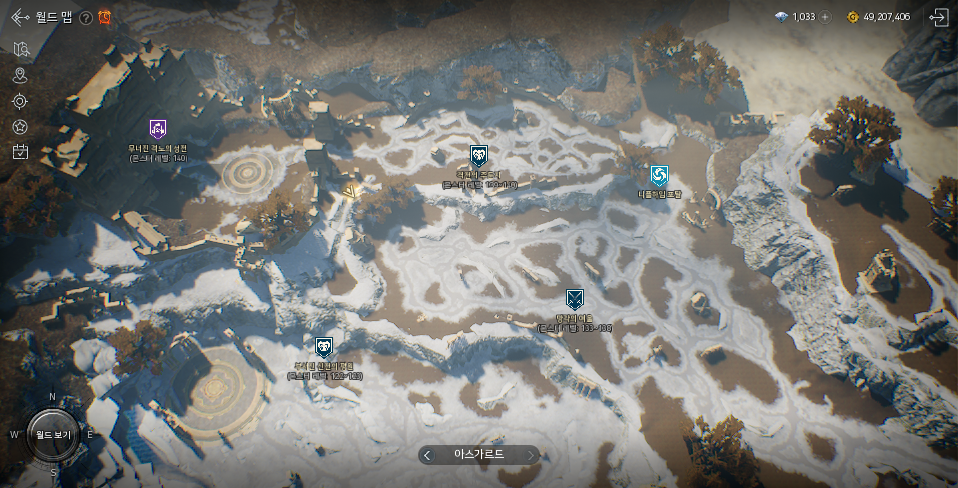This screenshot has height=488, width=958.
Task: Select the 망각의 여울 crossed-swords marker
Action: coord(574,298)
